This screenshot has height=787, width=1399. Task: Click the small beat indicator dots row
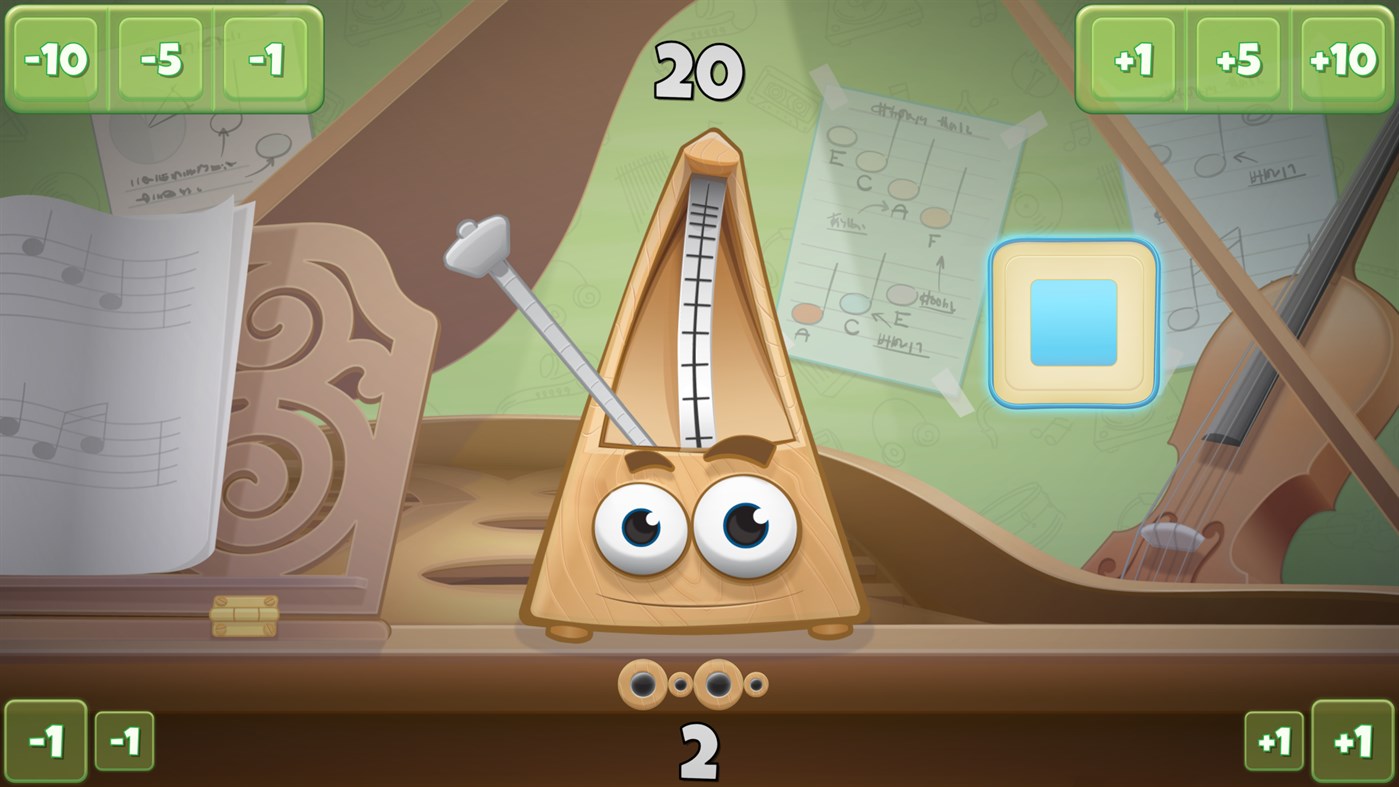(693, 682)
